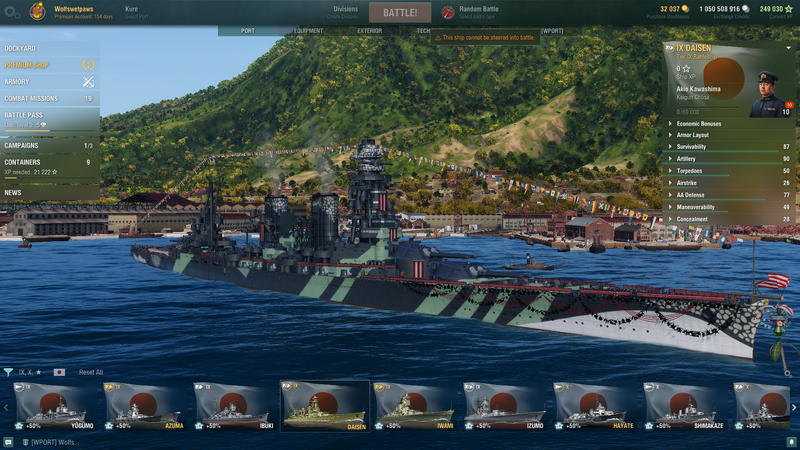Show the News panel
Screen dimensions: 800x450
(13, 192)
